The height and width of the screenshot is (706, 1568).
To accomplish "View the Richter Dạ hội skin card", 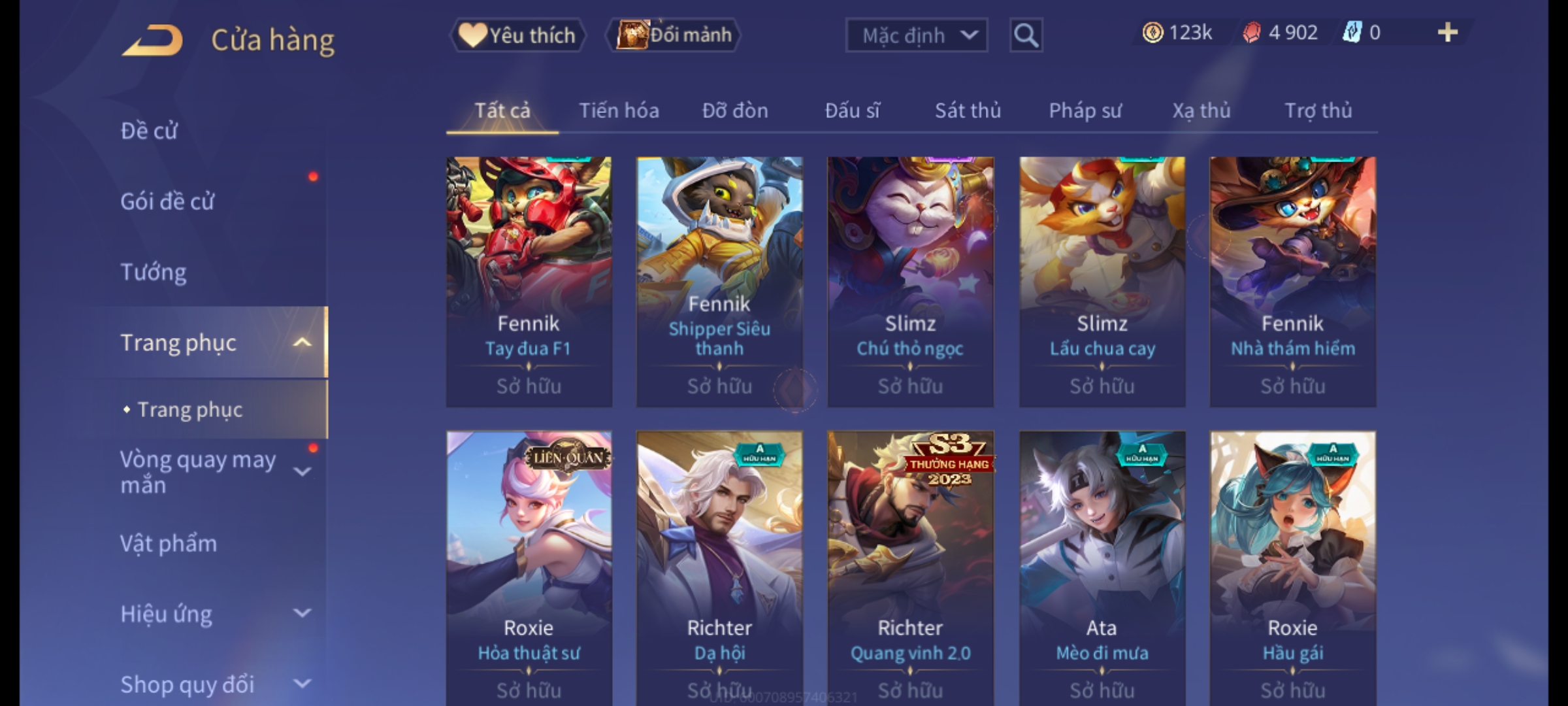I will tap(719, 562).
